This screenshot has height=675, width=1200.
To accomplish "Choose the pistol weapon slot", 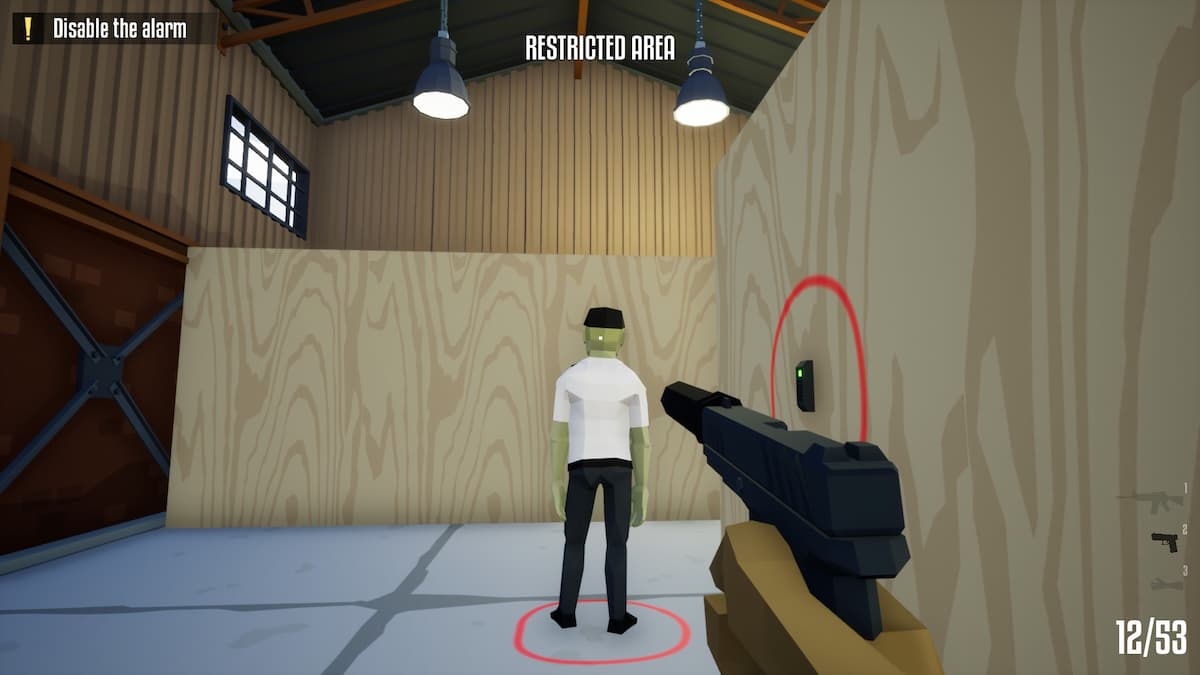I will point(1164,541).
